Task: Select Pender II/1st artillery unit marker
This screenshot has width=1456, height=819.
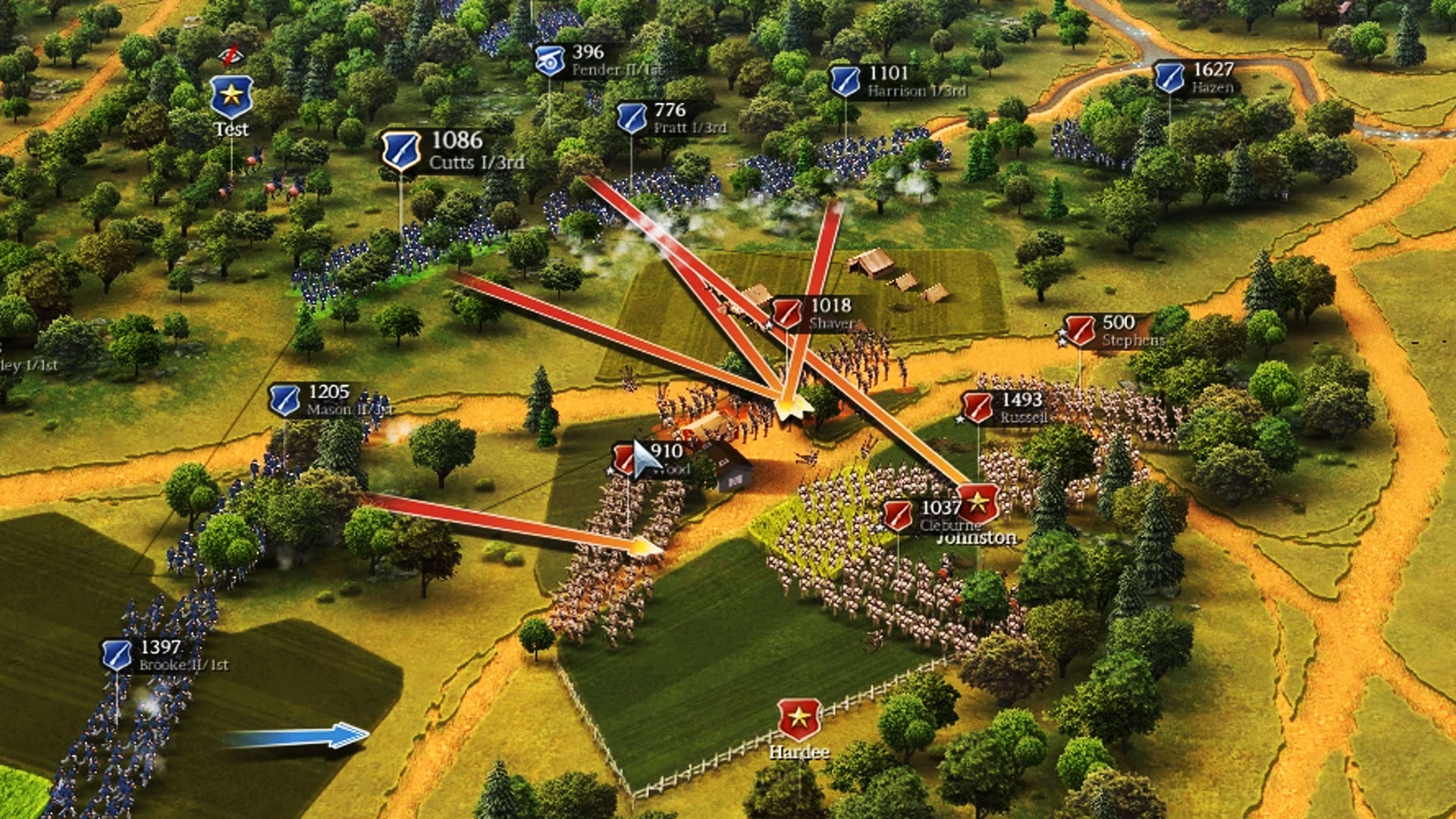Action: click(x=549, y=61)
